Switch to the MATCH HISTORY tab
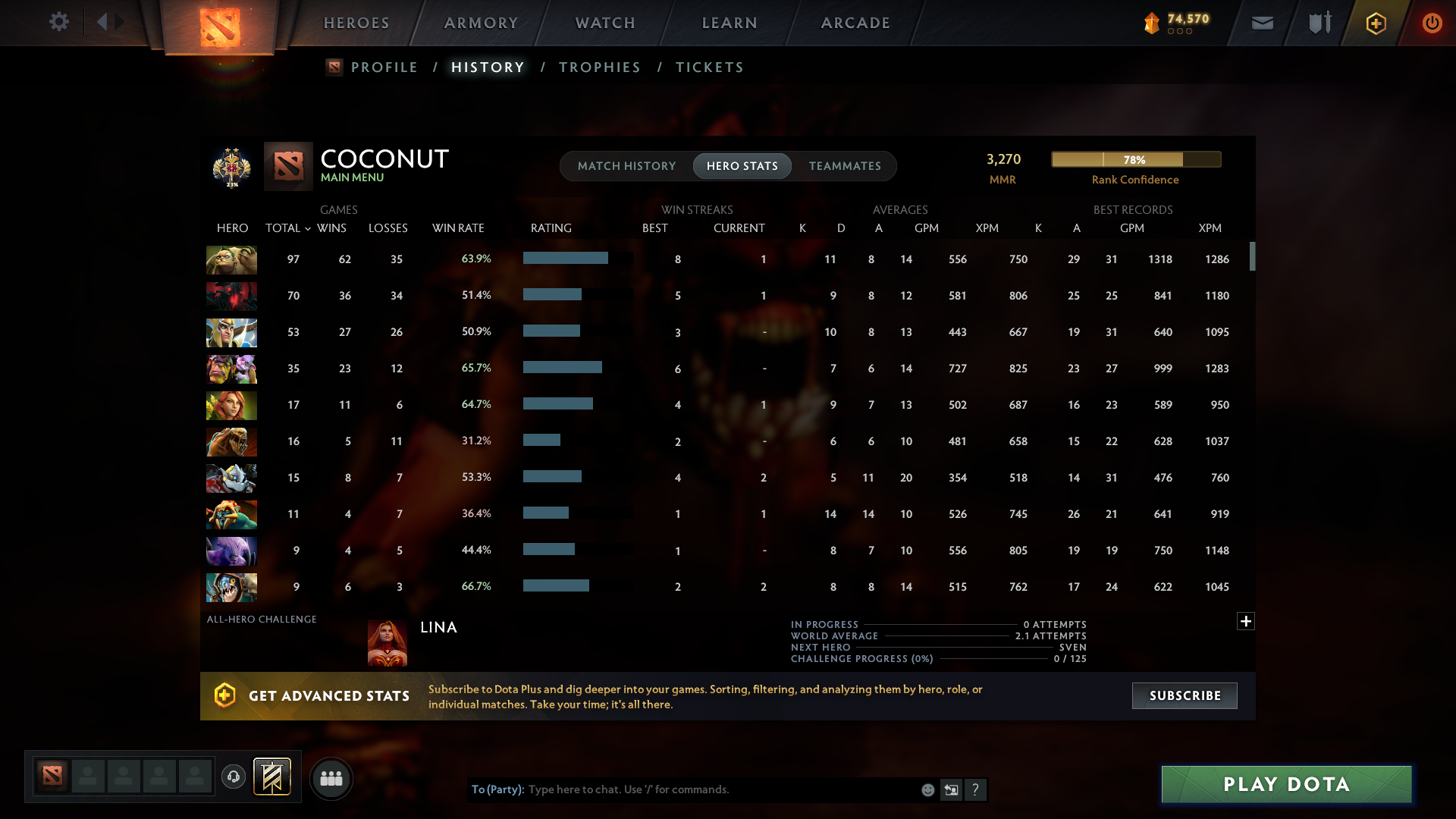Image resolution: width=1456 pixels, height=819 pixels. pyautogui.click(x=626, y=165)
